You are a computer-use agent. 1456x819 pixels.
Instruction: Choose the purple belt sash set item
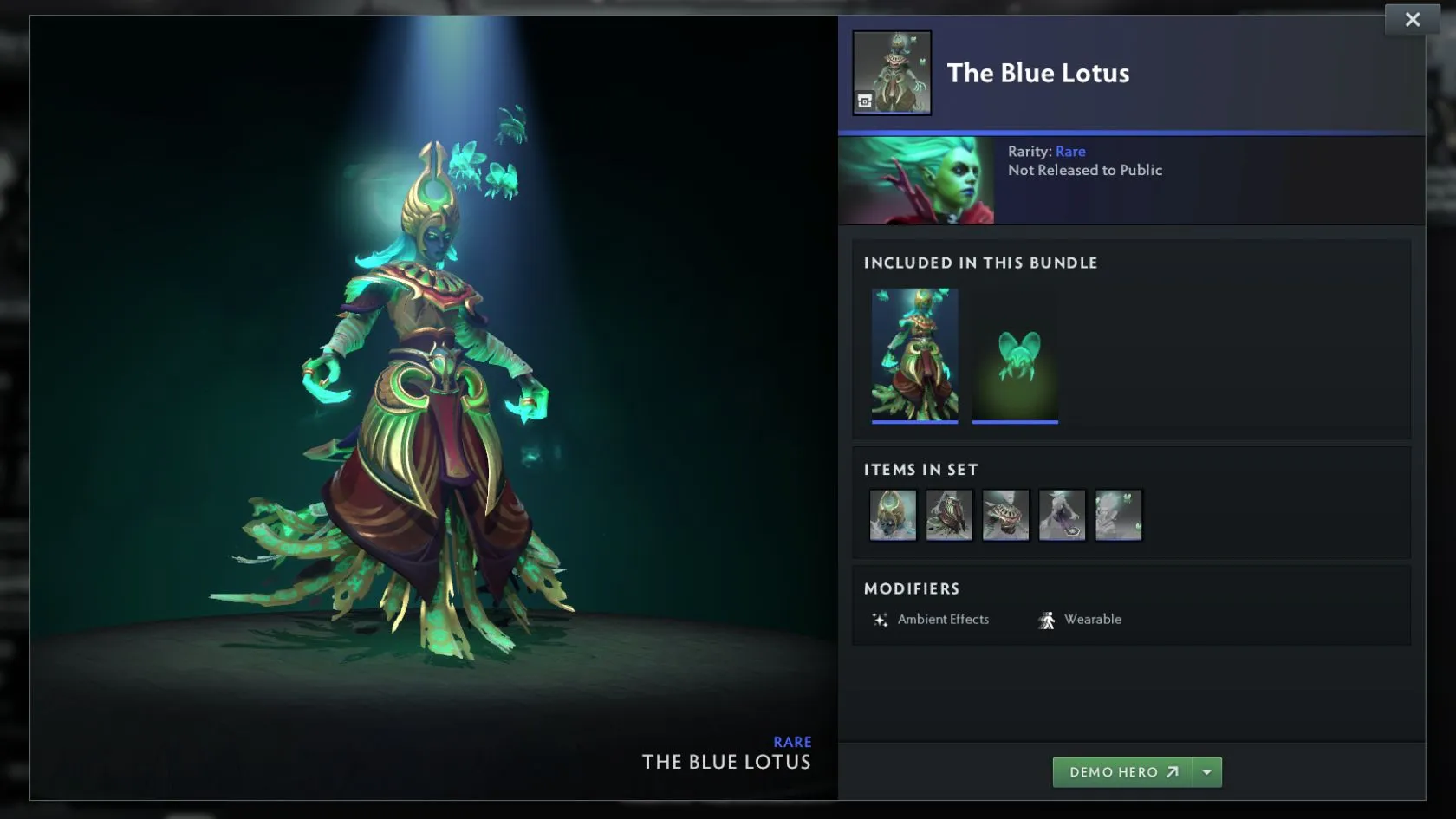click(x=1062, y=515)
